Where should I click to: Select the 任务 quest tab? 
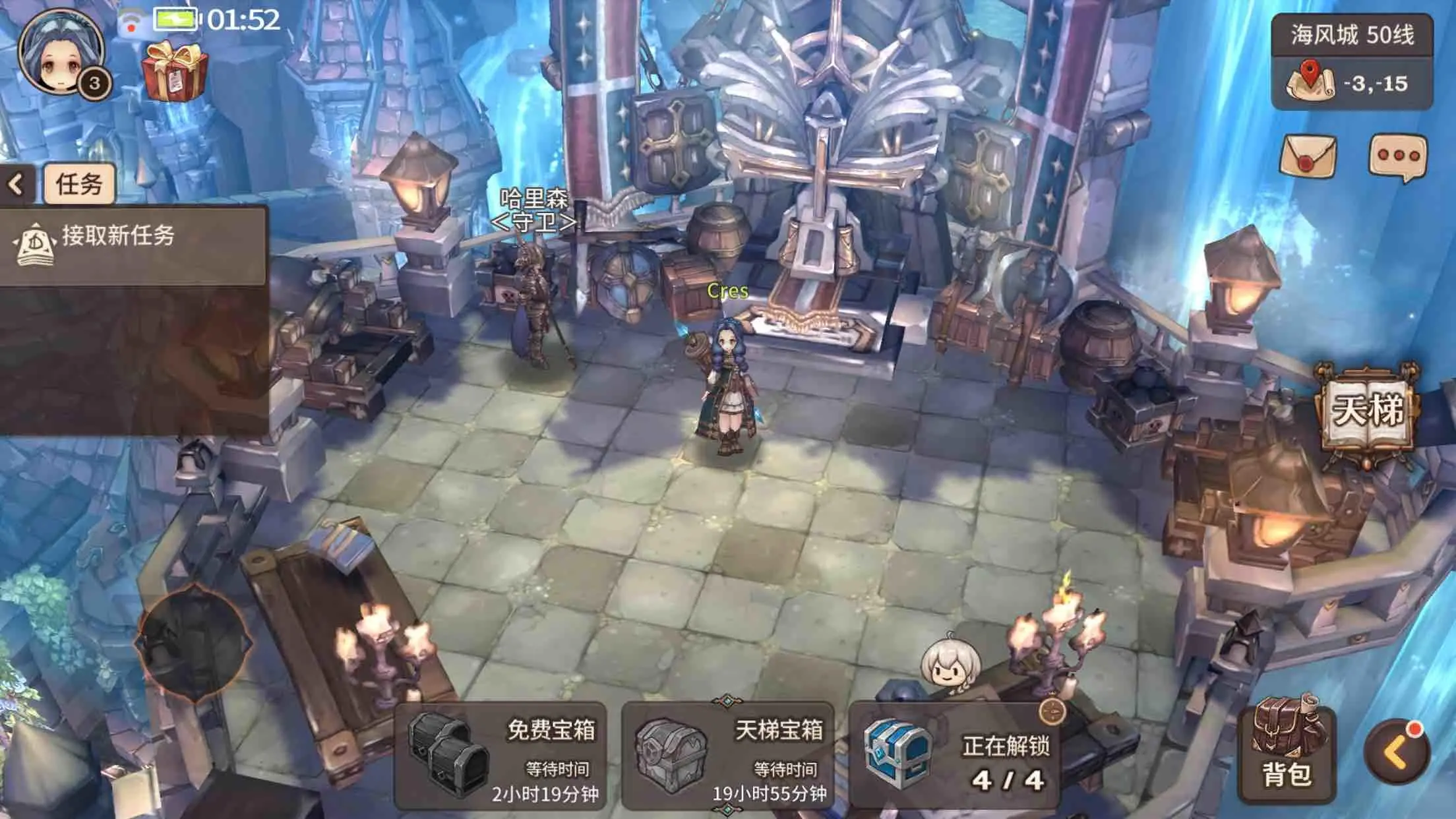[x=79, y=184]
